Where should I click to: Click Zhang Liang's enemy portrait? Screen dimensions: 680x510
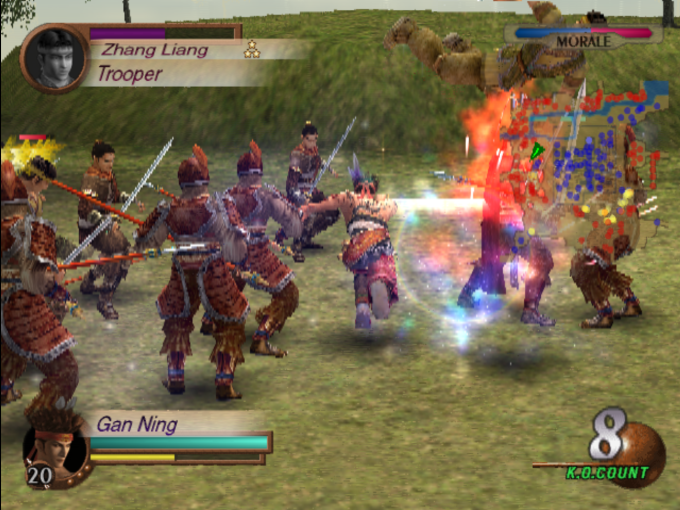54,59
